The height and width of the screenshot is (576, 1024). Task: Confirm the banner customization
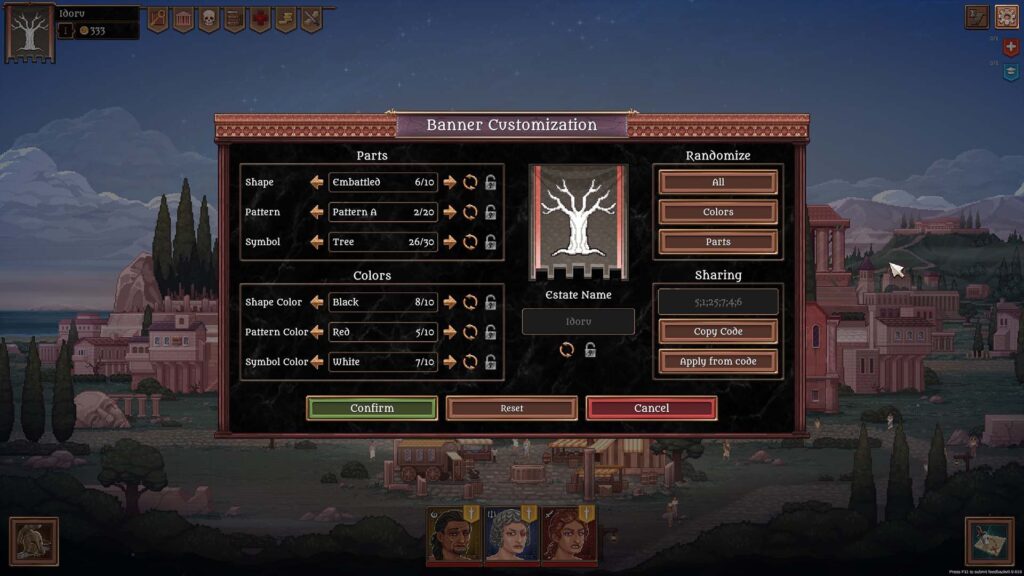pos(371,408)
